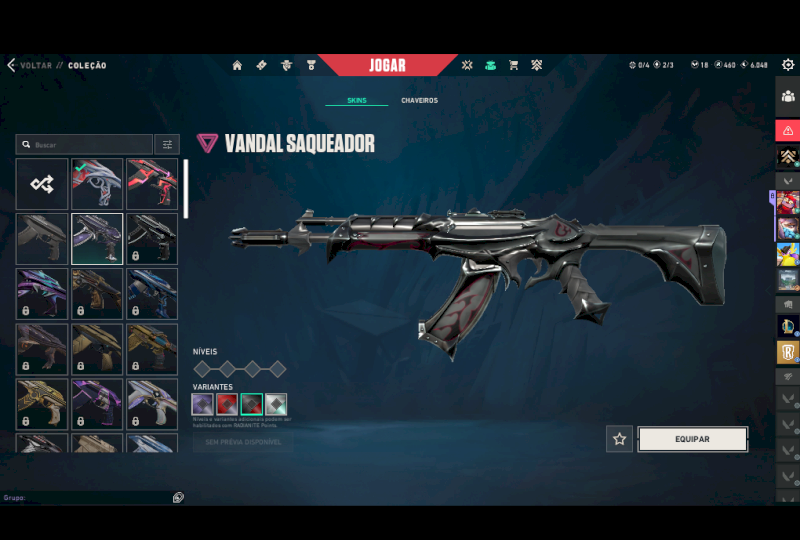Select the red and black Vandal skin
The image size is (800, 540).
152,184
